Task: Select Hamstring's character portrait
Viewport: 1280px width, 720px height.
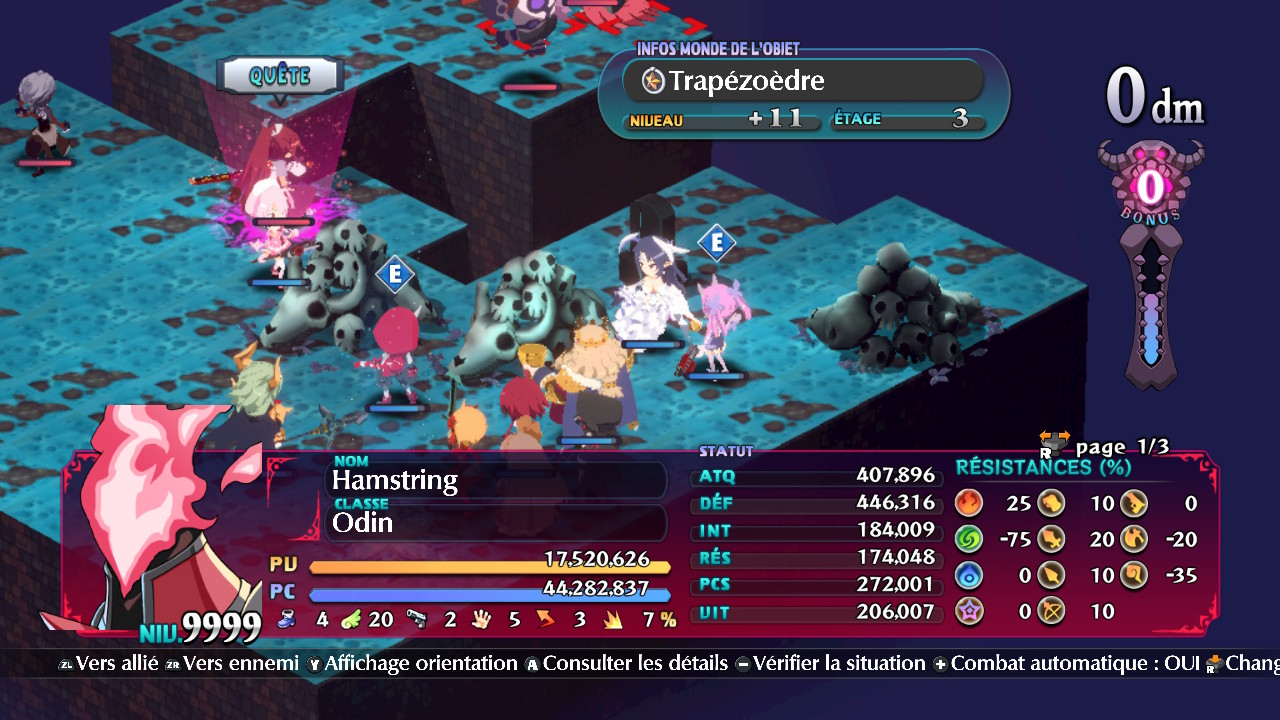Action: coord(160,520)
